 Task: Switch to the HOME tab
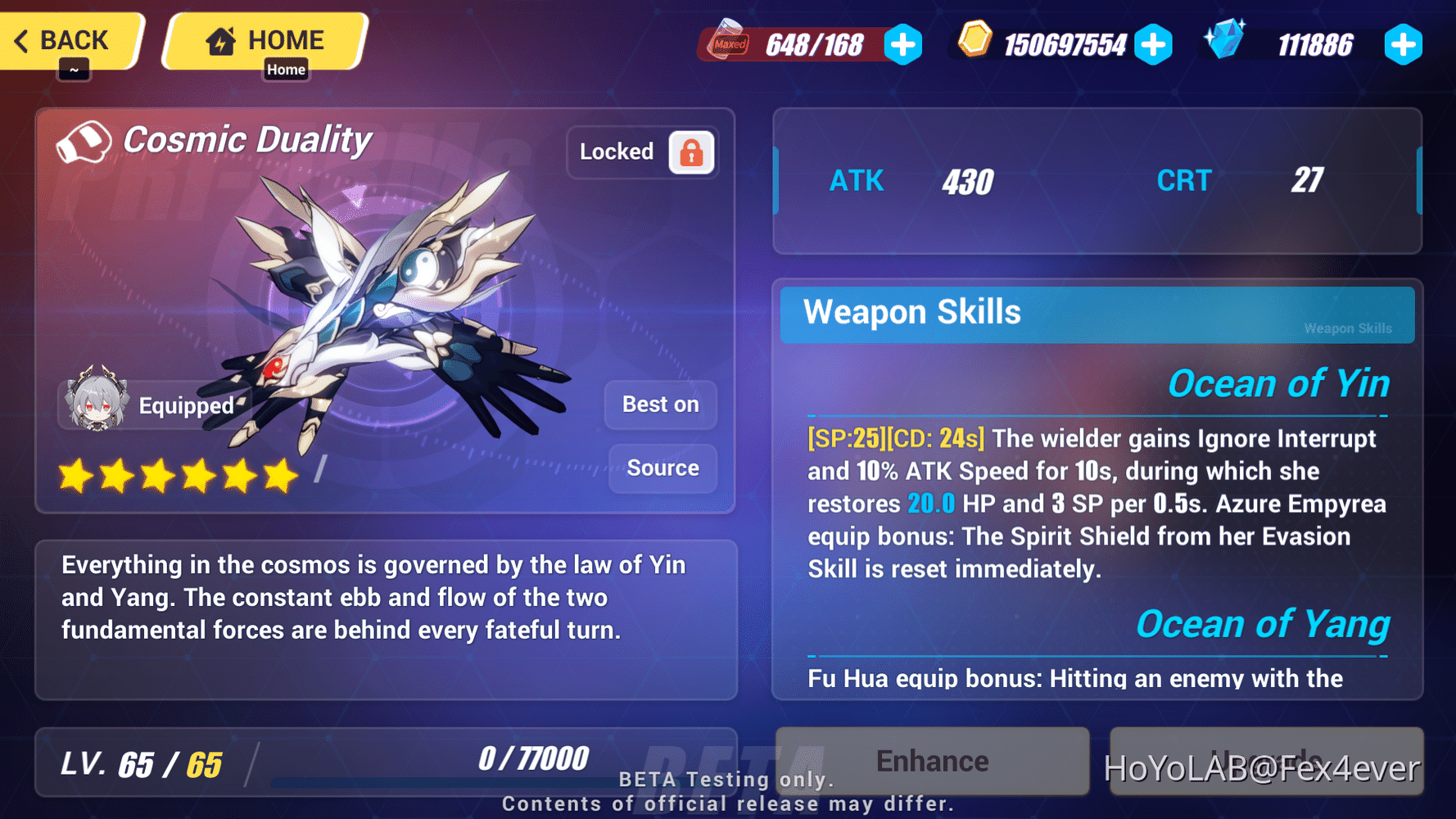pos(264,39)
